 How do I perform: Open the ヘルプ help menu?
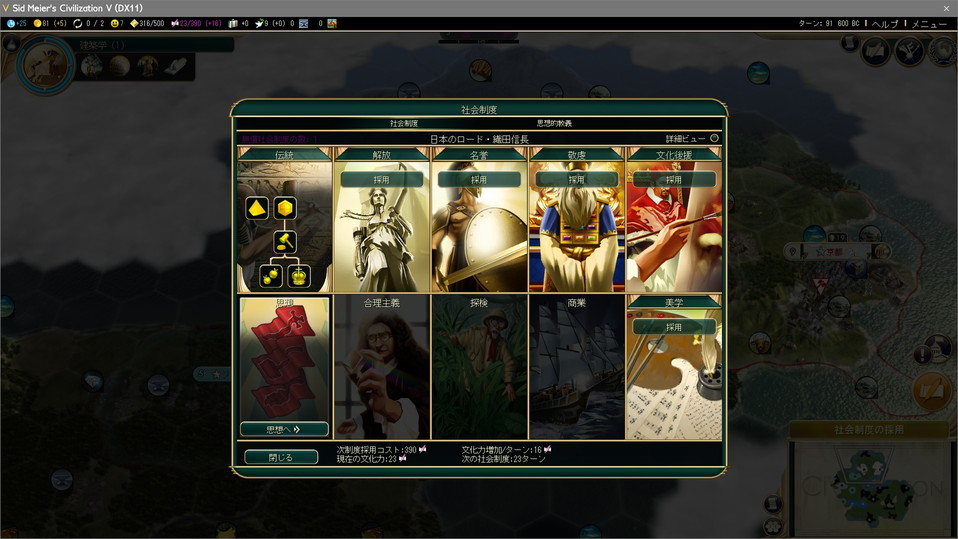coord(885,23)
